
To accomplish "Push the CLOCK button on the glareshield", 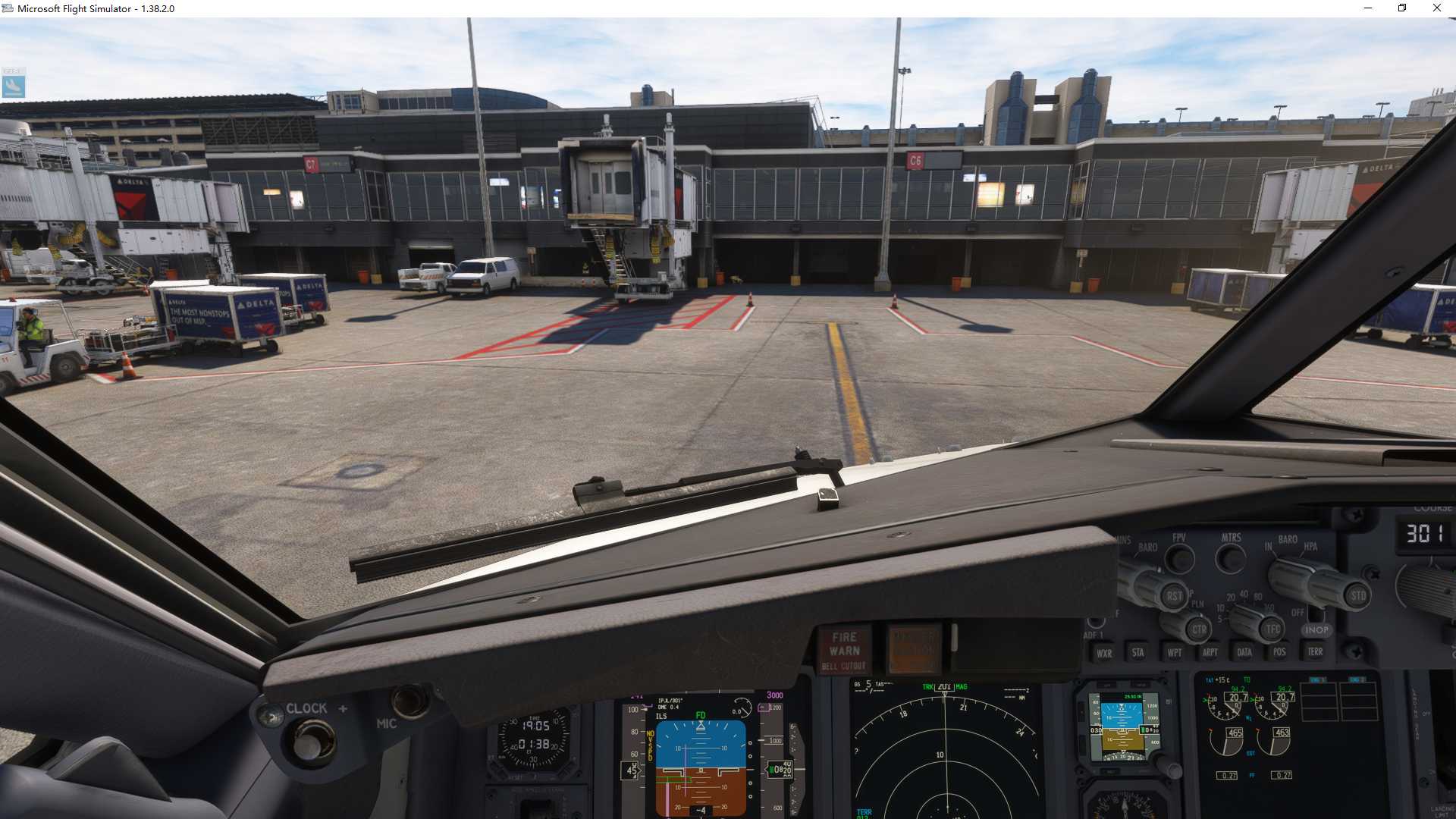I will [270, 715].
